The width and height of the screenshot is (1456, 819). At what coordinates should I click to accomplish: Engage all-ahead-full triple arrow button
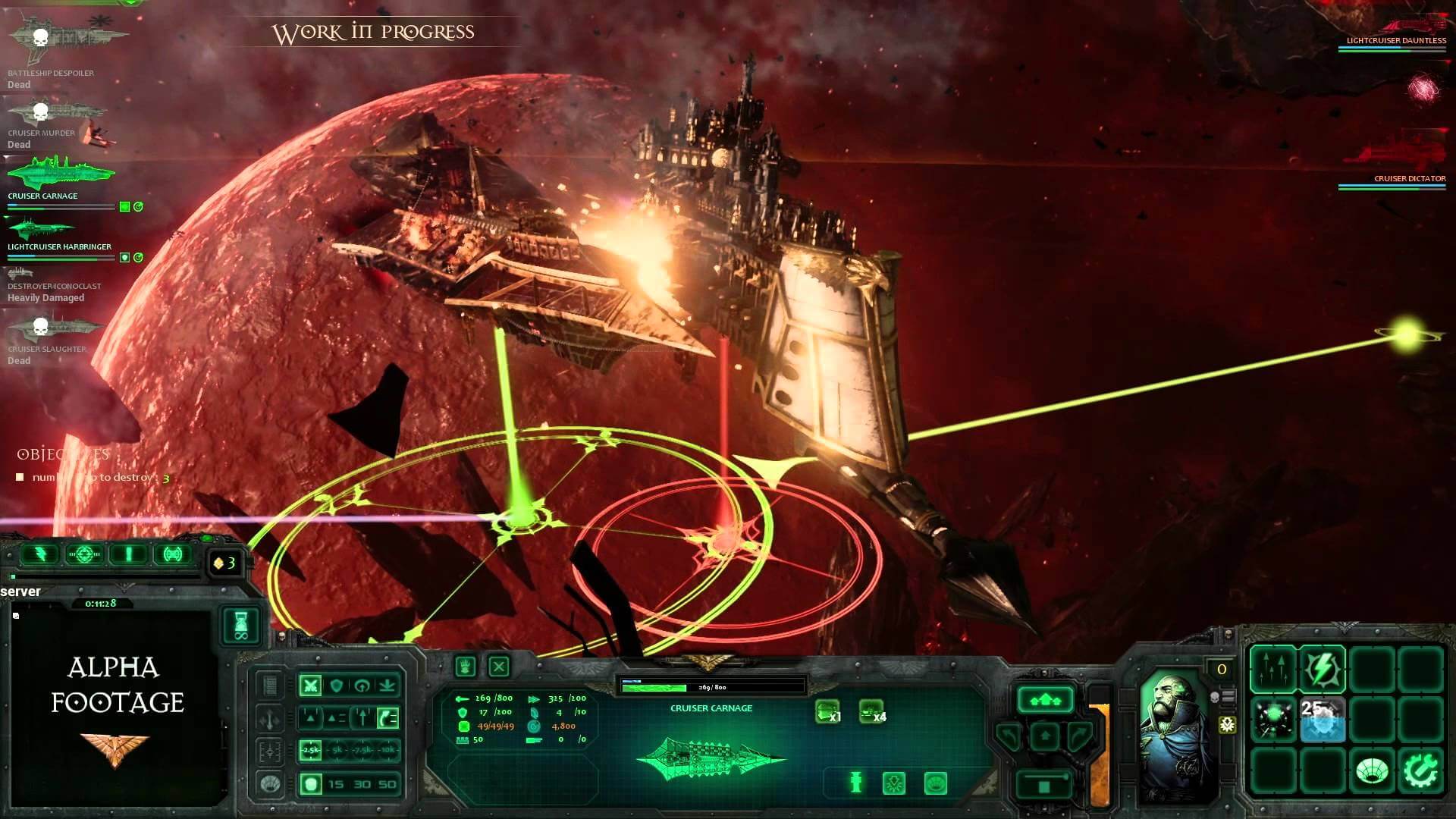[x=1045, y=699]
